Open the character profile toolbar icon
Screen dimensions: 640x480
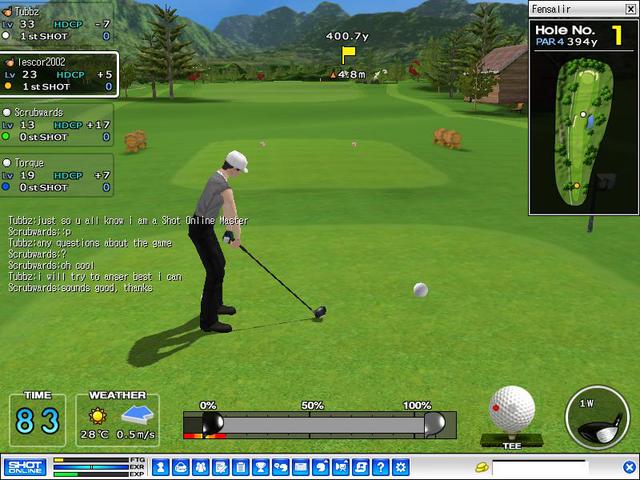pos(184,467)
